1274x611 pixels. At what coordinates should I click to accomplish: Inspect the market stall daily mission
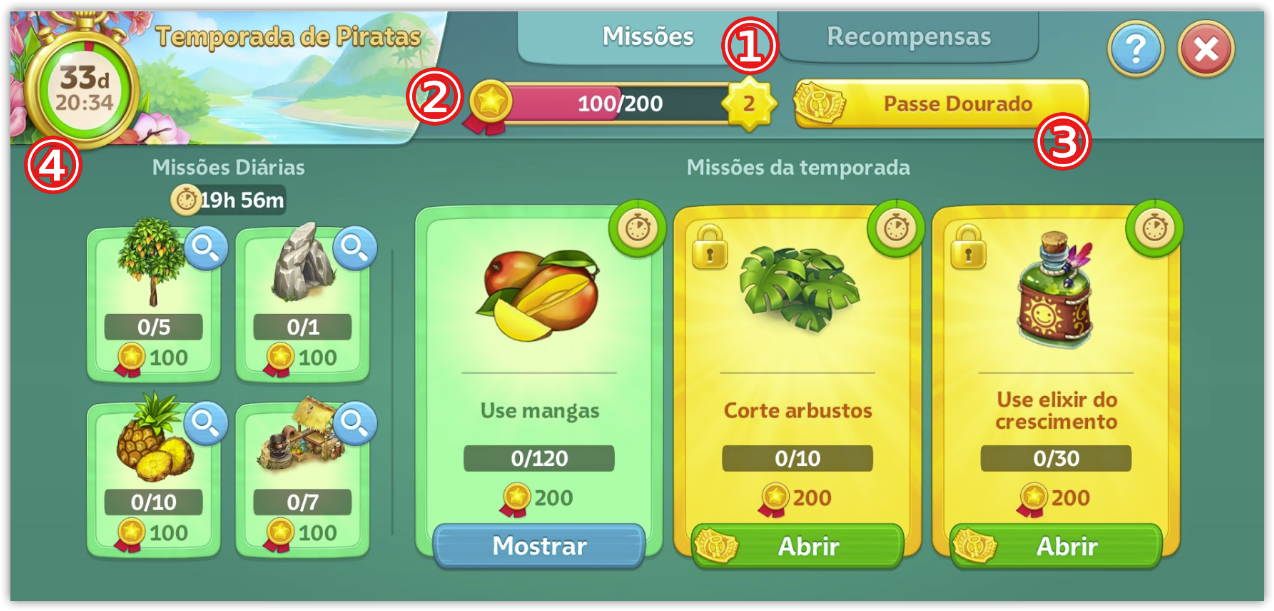(x=354, y=425)
